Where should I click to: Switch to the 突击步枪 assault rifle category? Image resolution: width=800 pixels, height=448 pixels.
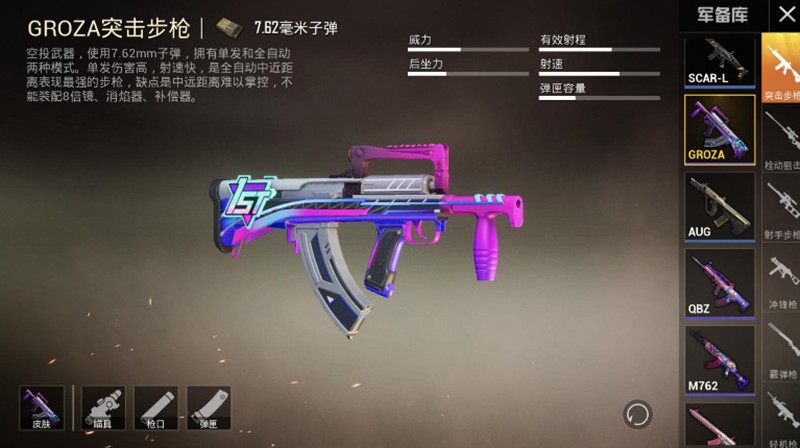[x=781, y=70]
